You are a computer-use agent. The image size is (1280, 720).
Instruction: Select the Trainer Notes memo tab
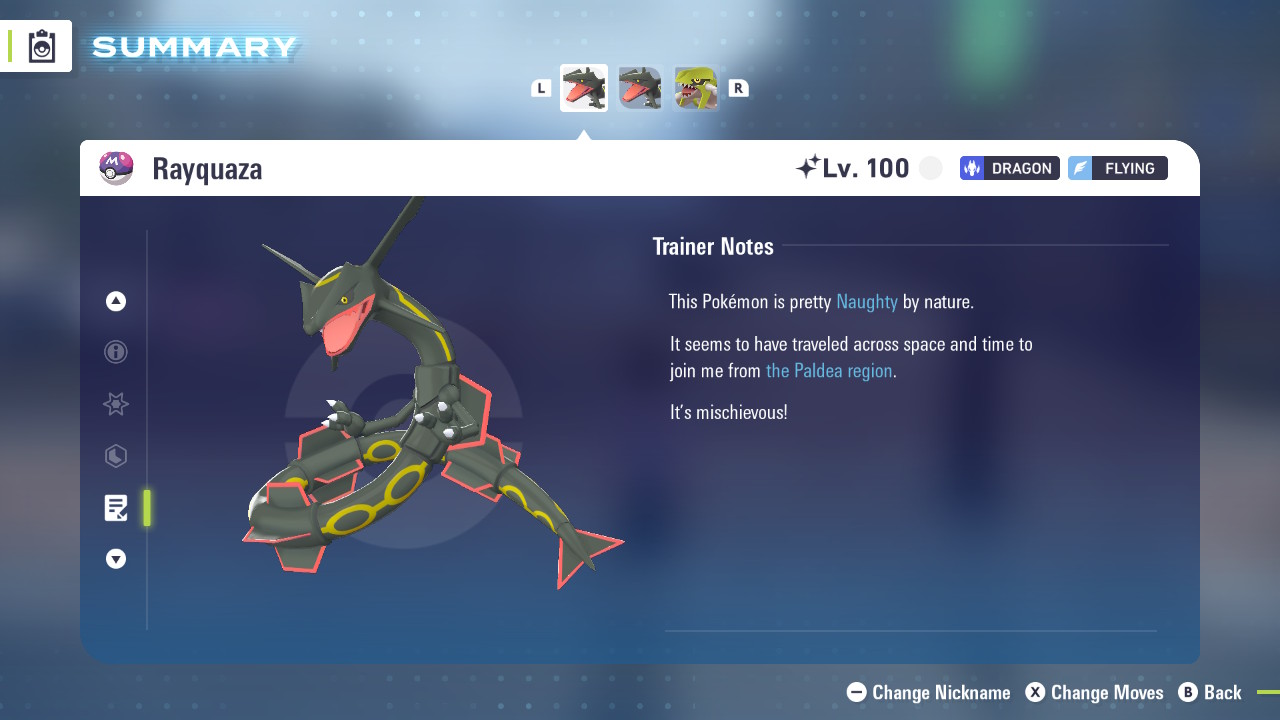pyautogui.click(x=116, y=508)
